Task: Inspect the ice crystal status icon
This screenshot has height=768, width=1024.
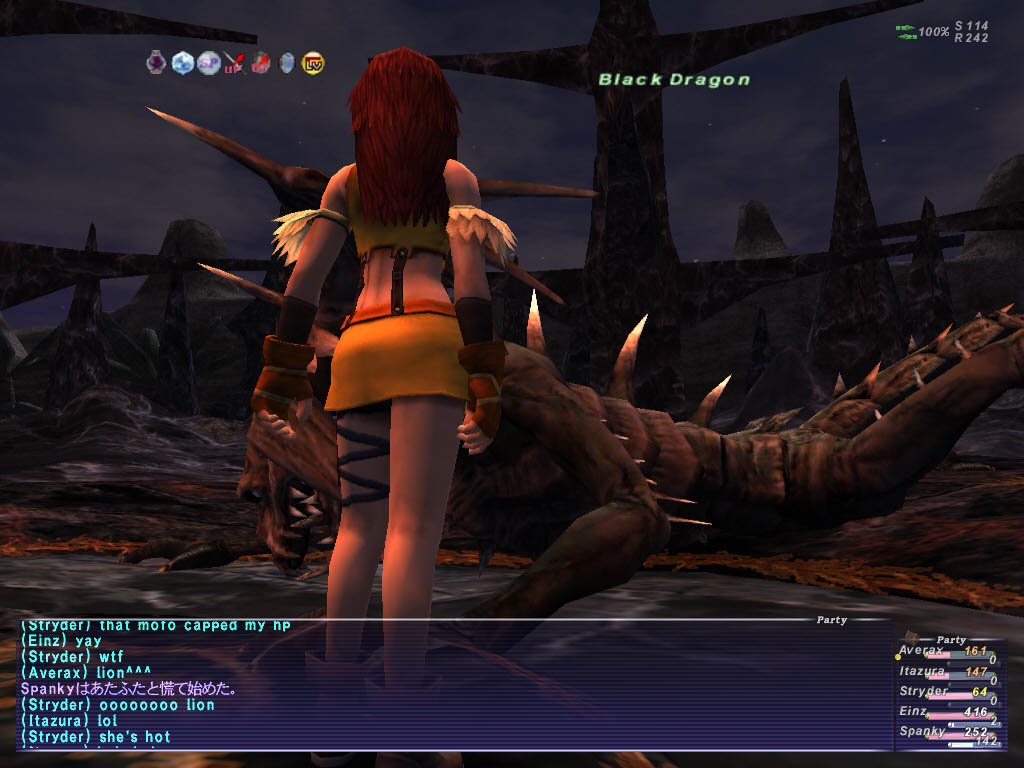Action: 182,63
